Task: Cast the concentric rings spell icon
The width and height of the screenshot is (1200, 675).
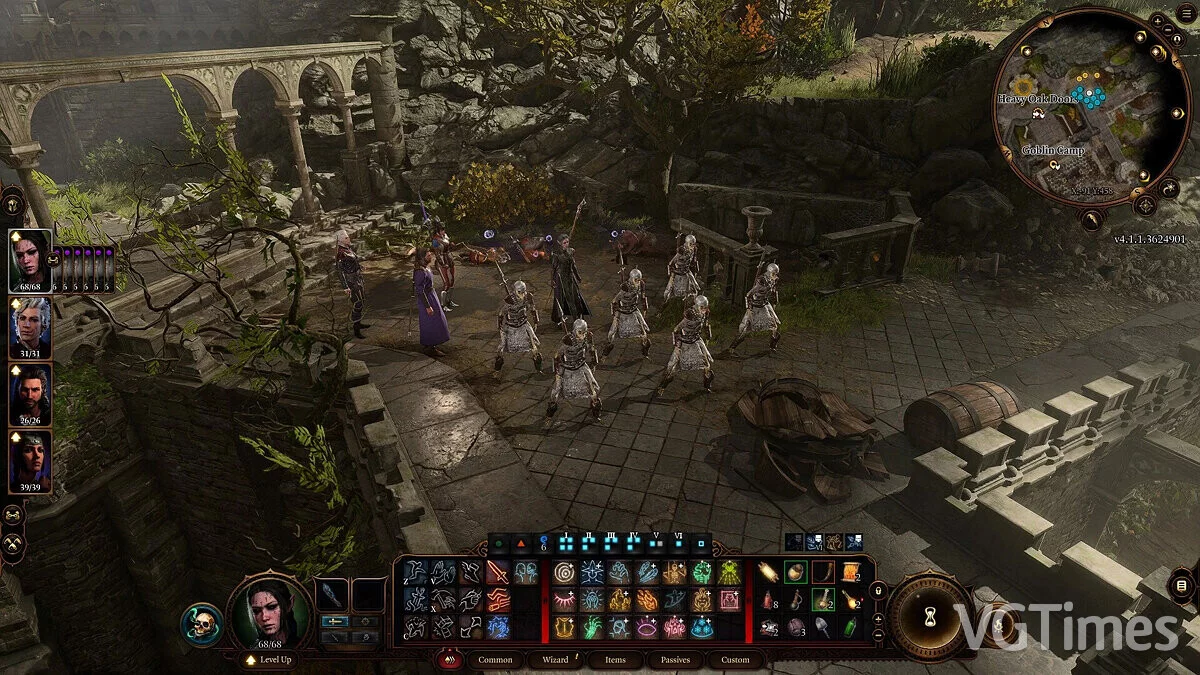Action: coord(563,573)
